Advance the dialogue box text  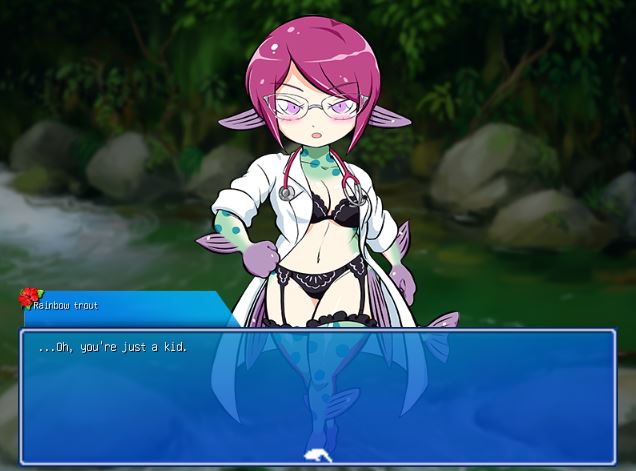click(x=318, y=397)
